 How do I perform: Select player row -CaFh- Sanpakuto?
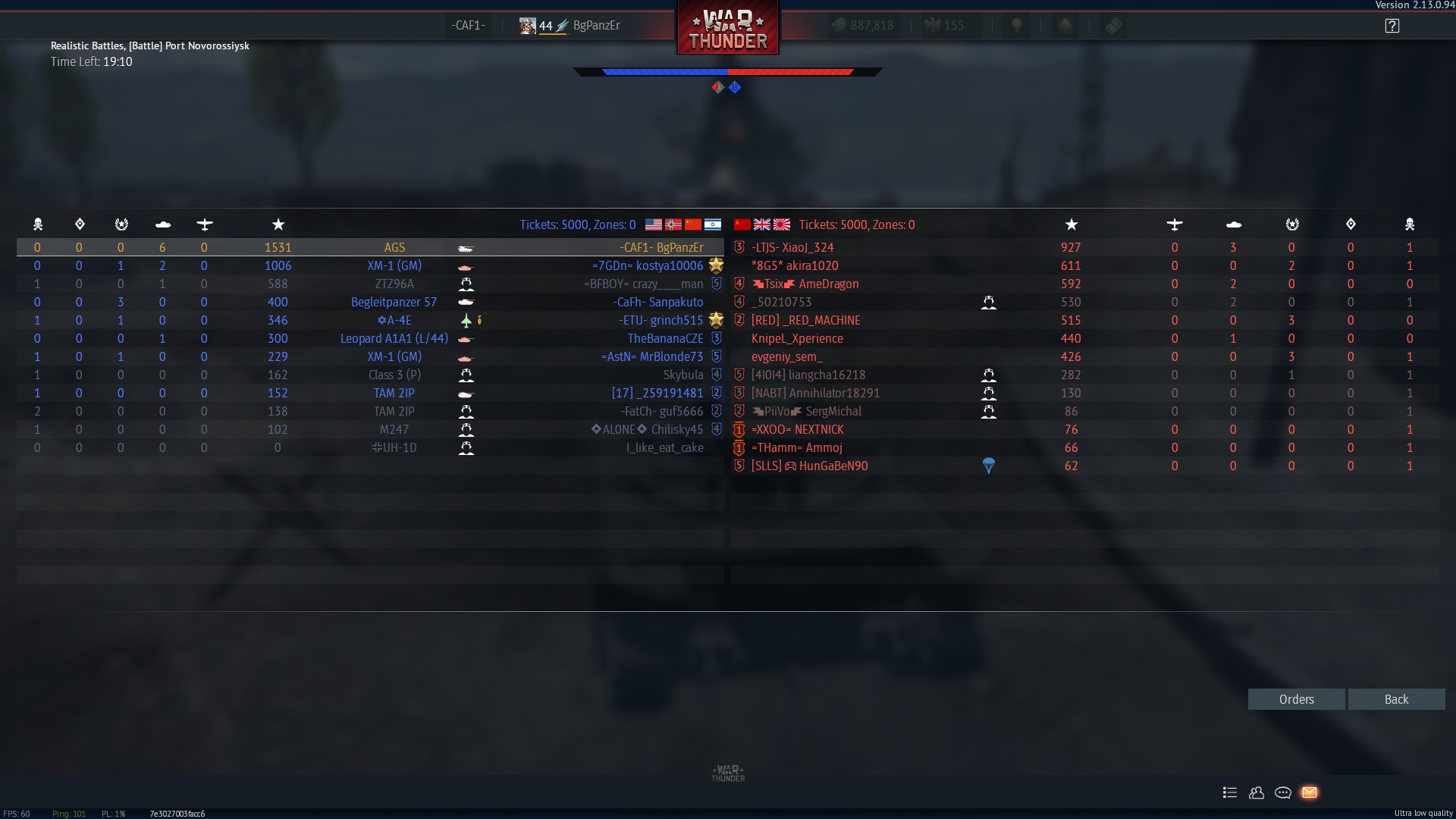pyautogui.click(x=658, y=302)
